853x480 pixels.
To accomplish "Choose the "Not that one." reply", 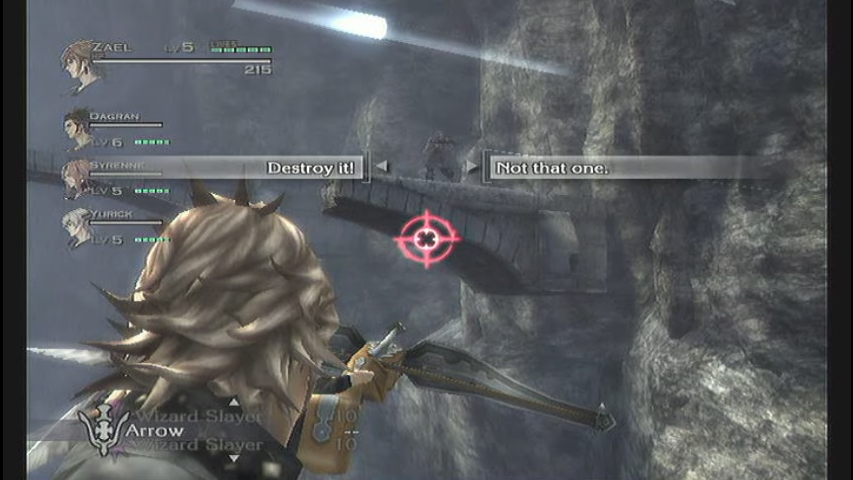I will pyautogui.click(x=552, y=168).
